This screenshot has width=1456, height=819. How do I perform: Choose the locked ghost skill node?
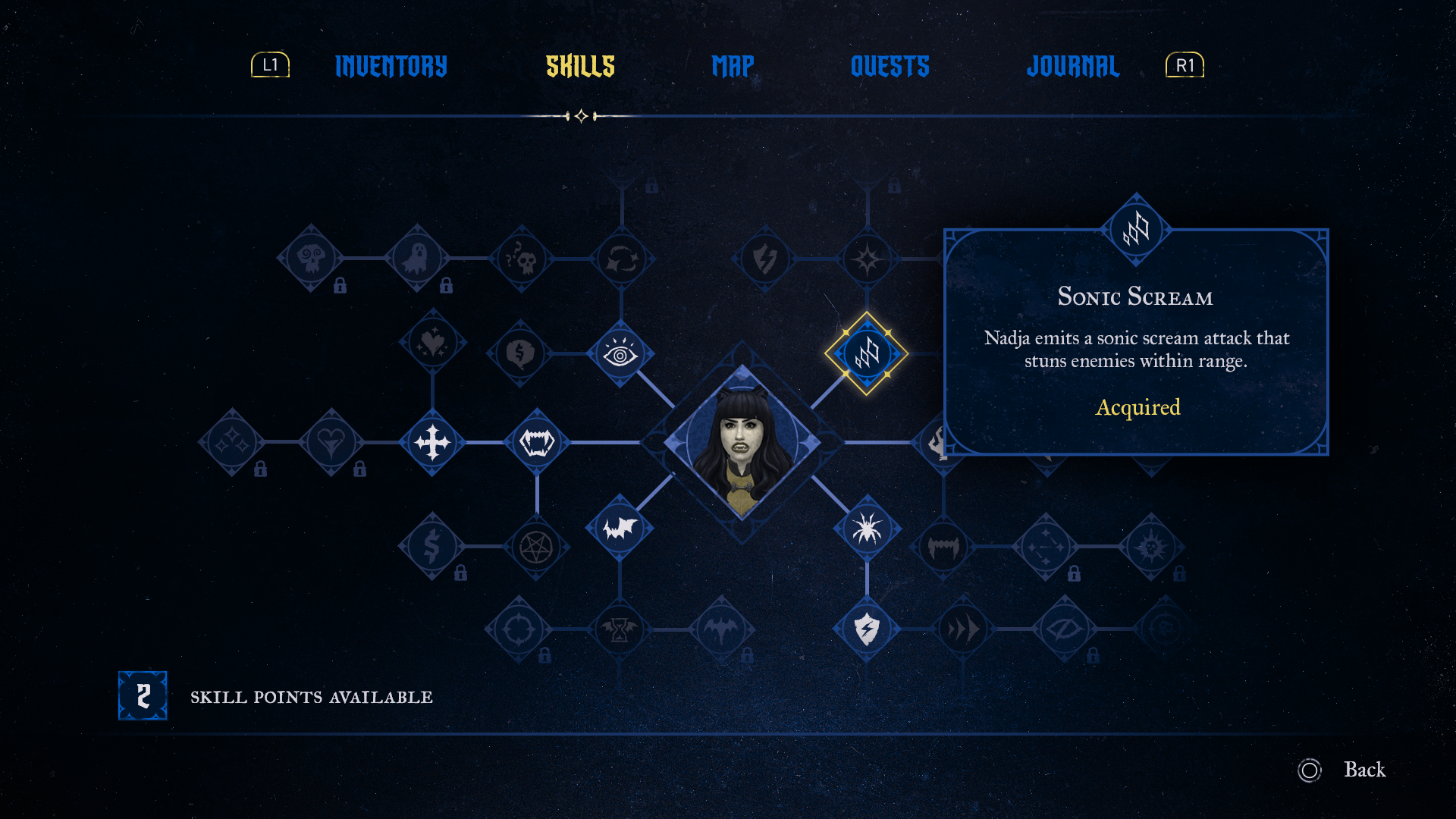click(x=416, y=259)
